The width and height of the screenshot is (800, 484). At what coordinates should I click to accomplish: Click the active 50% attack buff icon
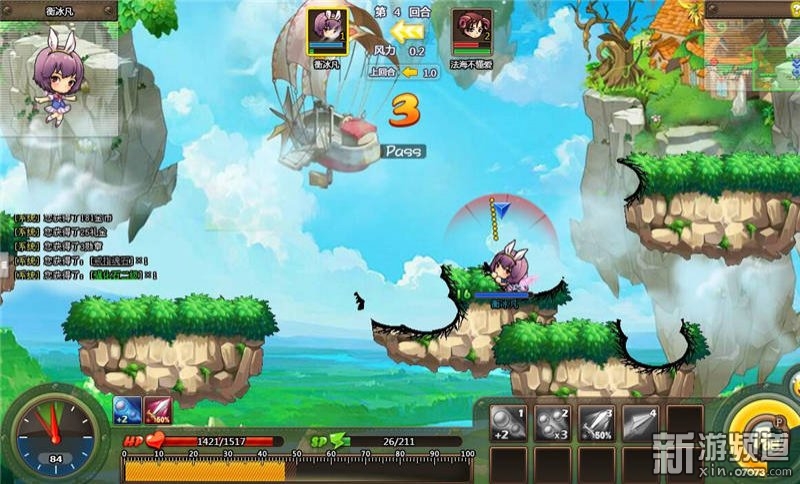[x=157, y=409]
